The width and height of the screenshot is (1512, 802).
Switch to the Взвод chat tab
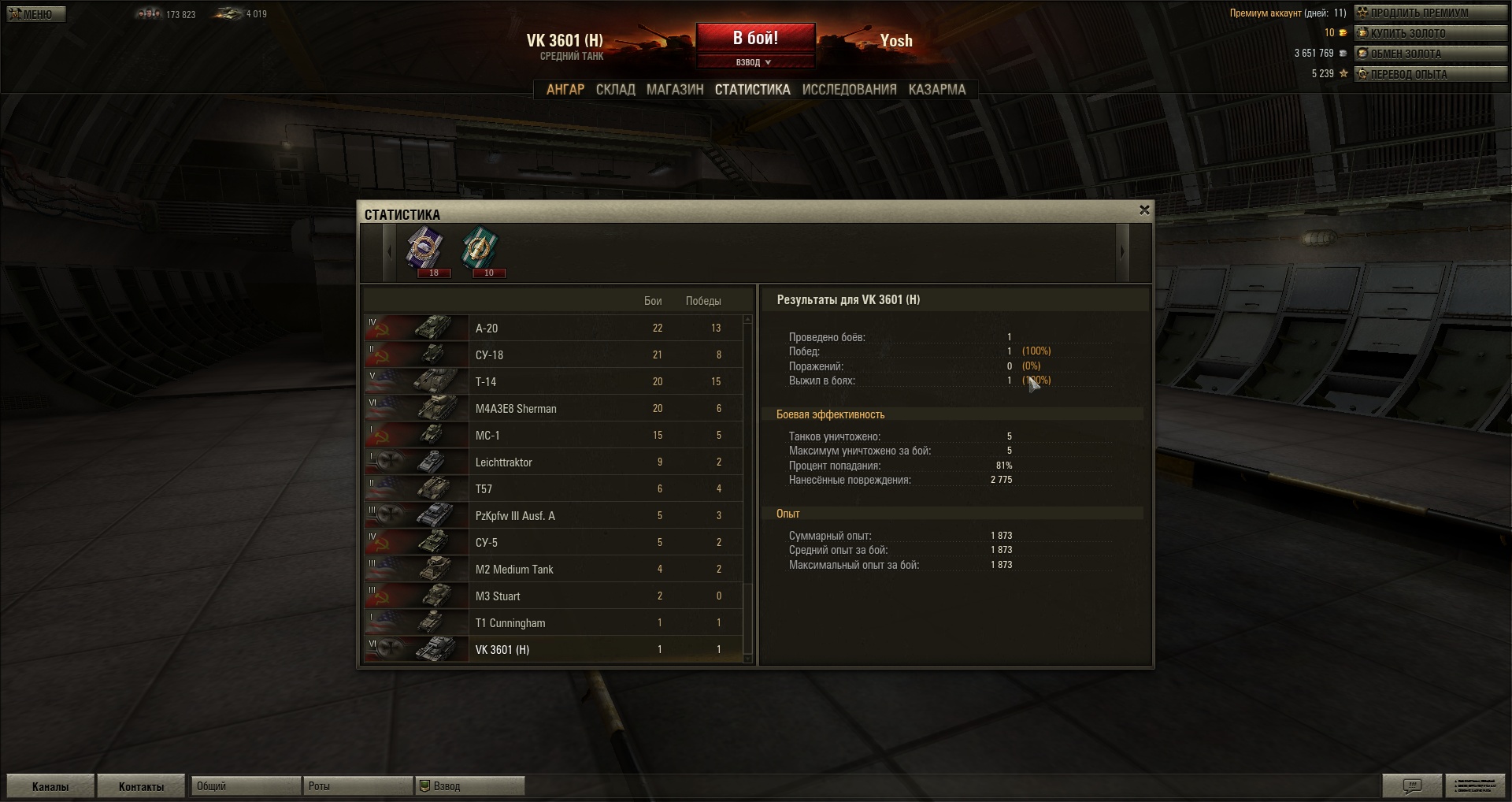pos(470,786)
